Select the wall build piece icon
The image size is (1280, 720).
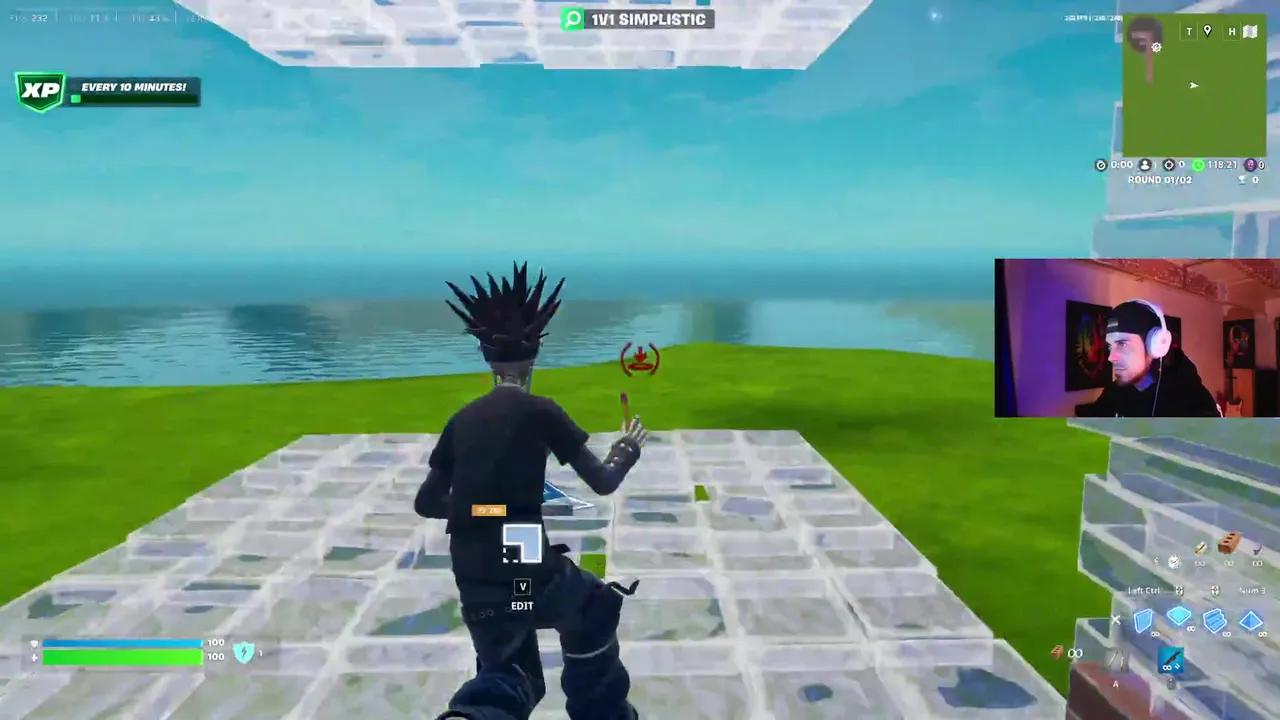(x=1143, y=619)
